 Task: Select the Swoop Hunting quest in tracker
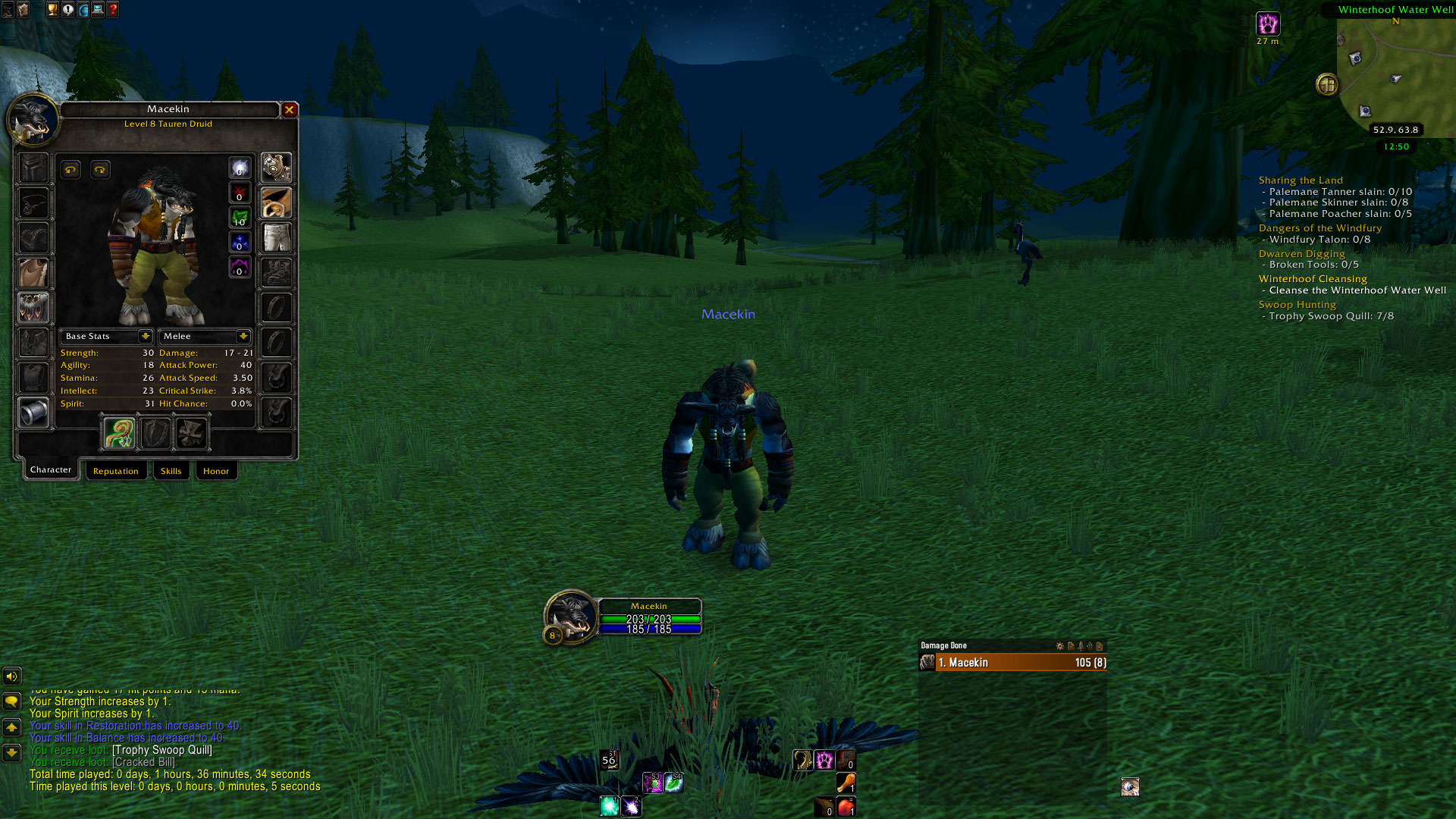(x=1297, y=305)
